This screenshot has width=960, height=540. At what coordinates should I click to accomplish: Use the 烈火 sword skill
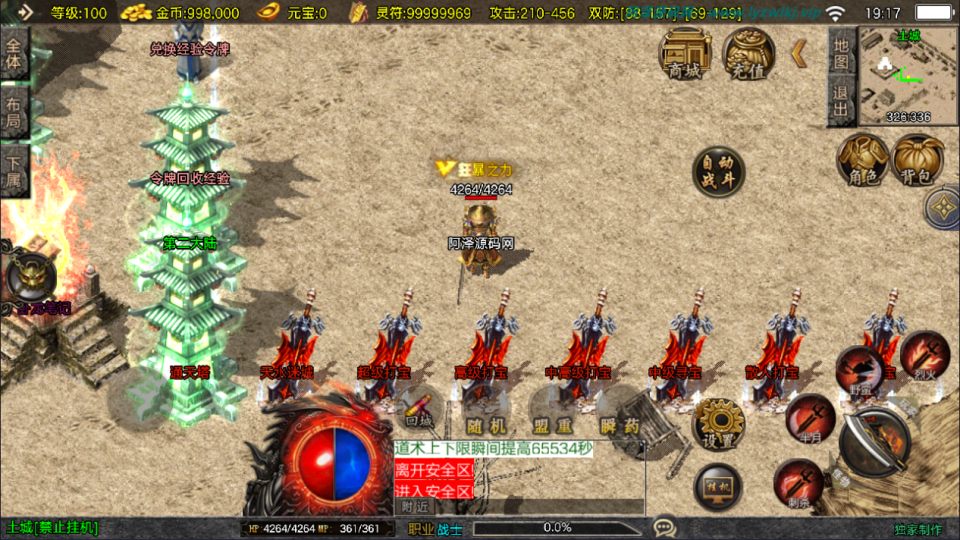[x=923, y=356]
